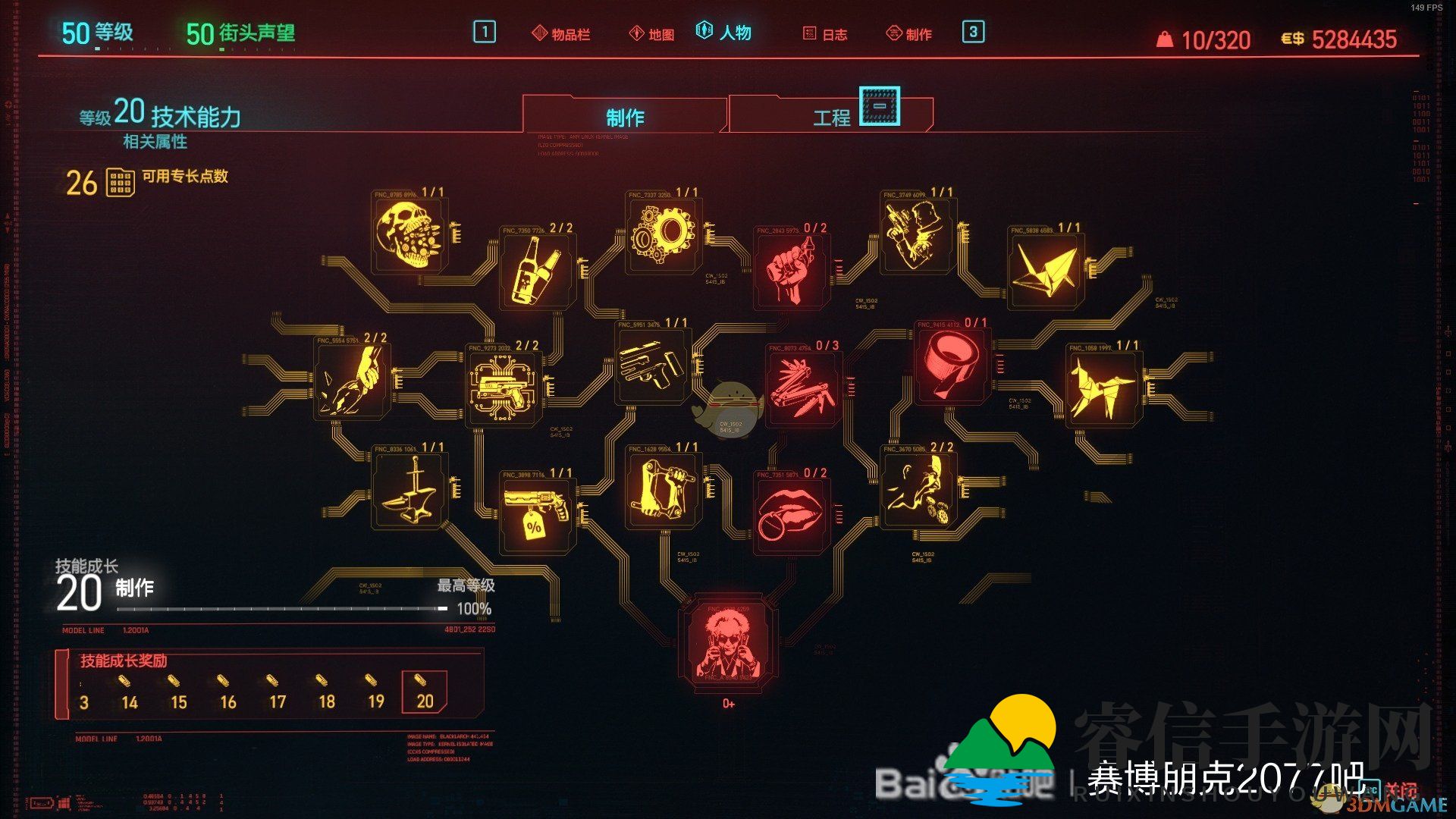Choose the anvil and sword perk
The width and height of the screenshot is (1456, 819).
point(409,489)
